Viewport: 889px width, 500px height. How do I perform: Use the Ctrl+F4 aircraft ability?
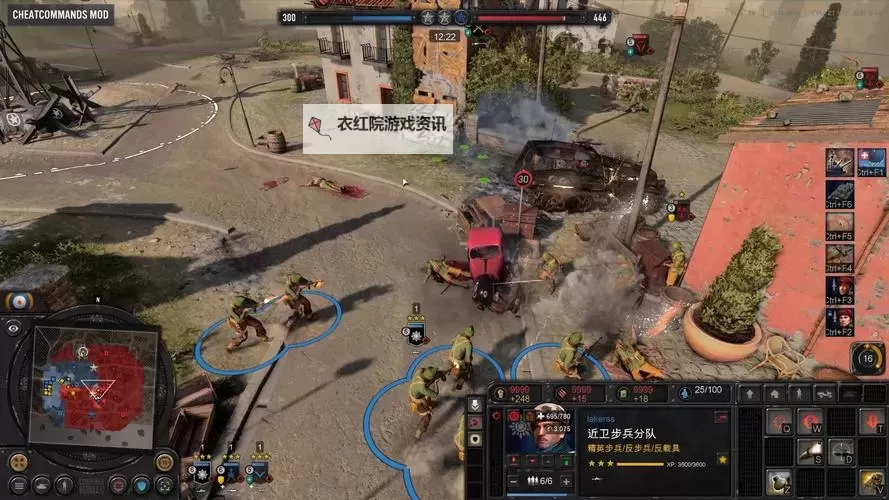pos(840,258)
